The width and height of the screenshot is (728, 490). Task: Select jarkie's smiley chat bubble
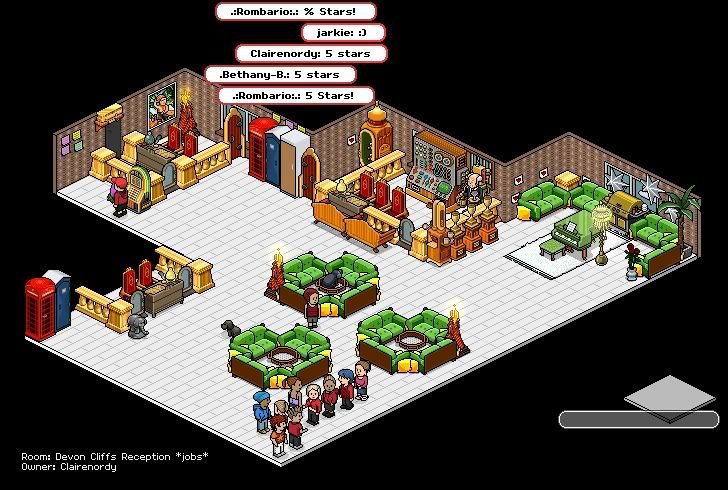point(343,32)
